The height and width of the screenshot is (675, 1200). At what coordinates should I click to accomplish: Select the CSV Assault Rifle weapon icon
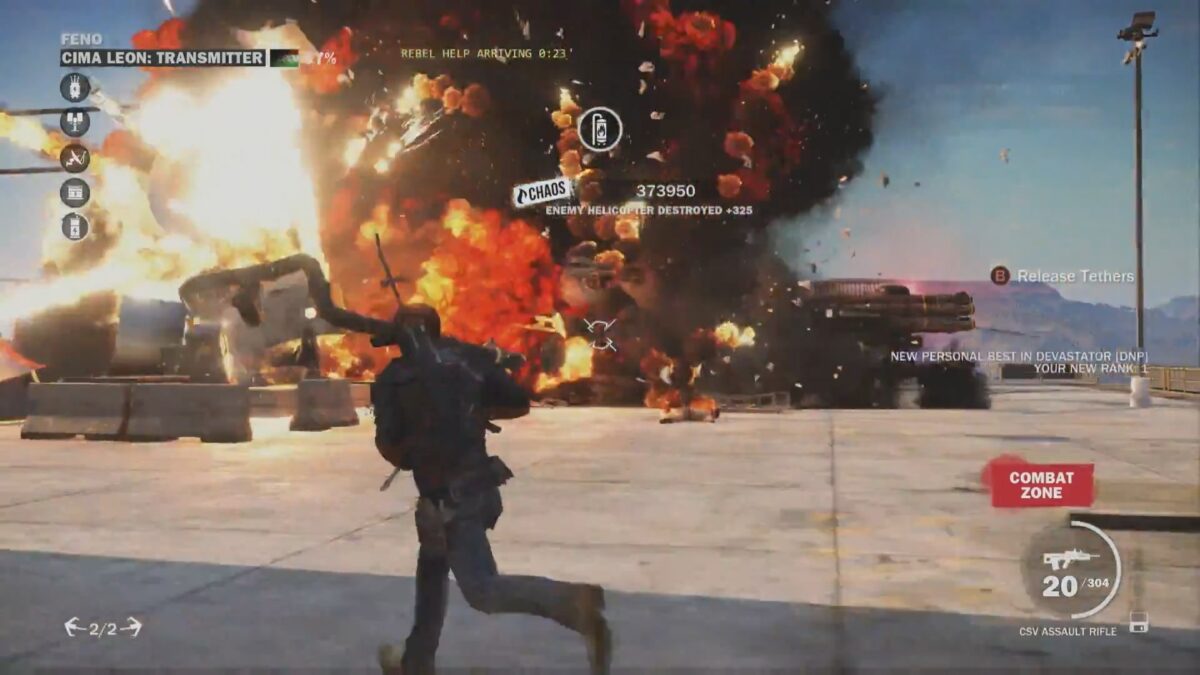pyautogui.click(x=1068, y=559)
